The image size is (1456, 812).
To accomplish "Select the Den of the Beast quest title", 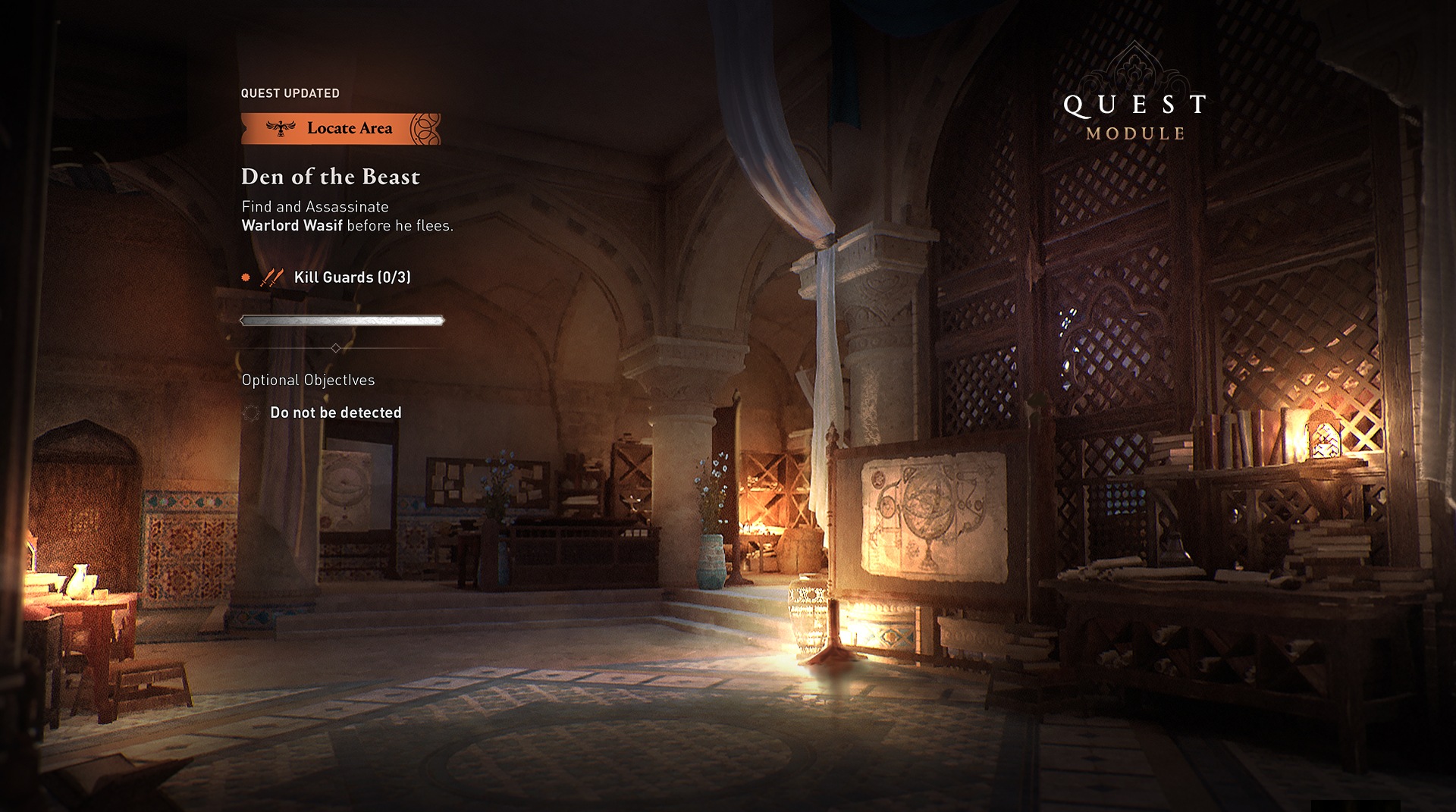I will click(331, 177).
